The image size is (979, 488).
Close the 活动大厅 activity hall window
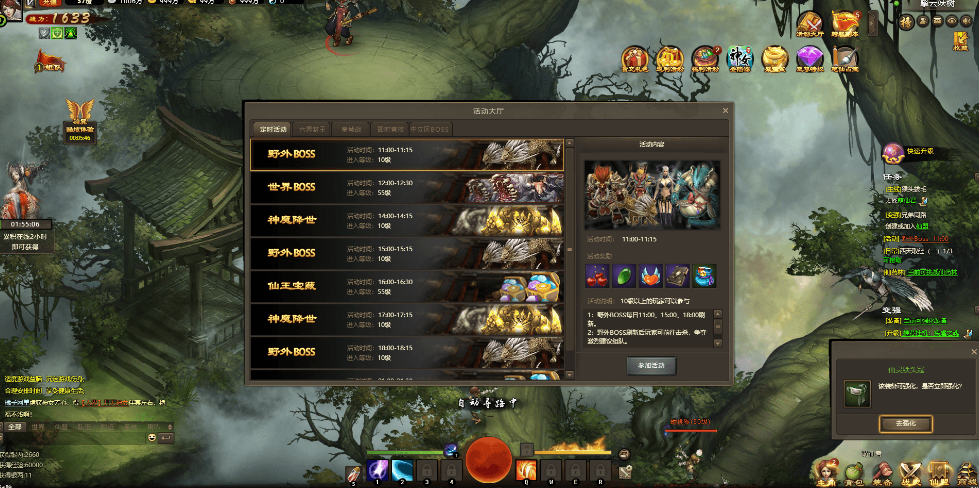point(725,111)
